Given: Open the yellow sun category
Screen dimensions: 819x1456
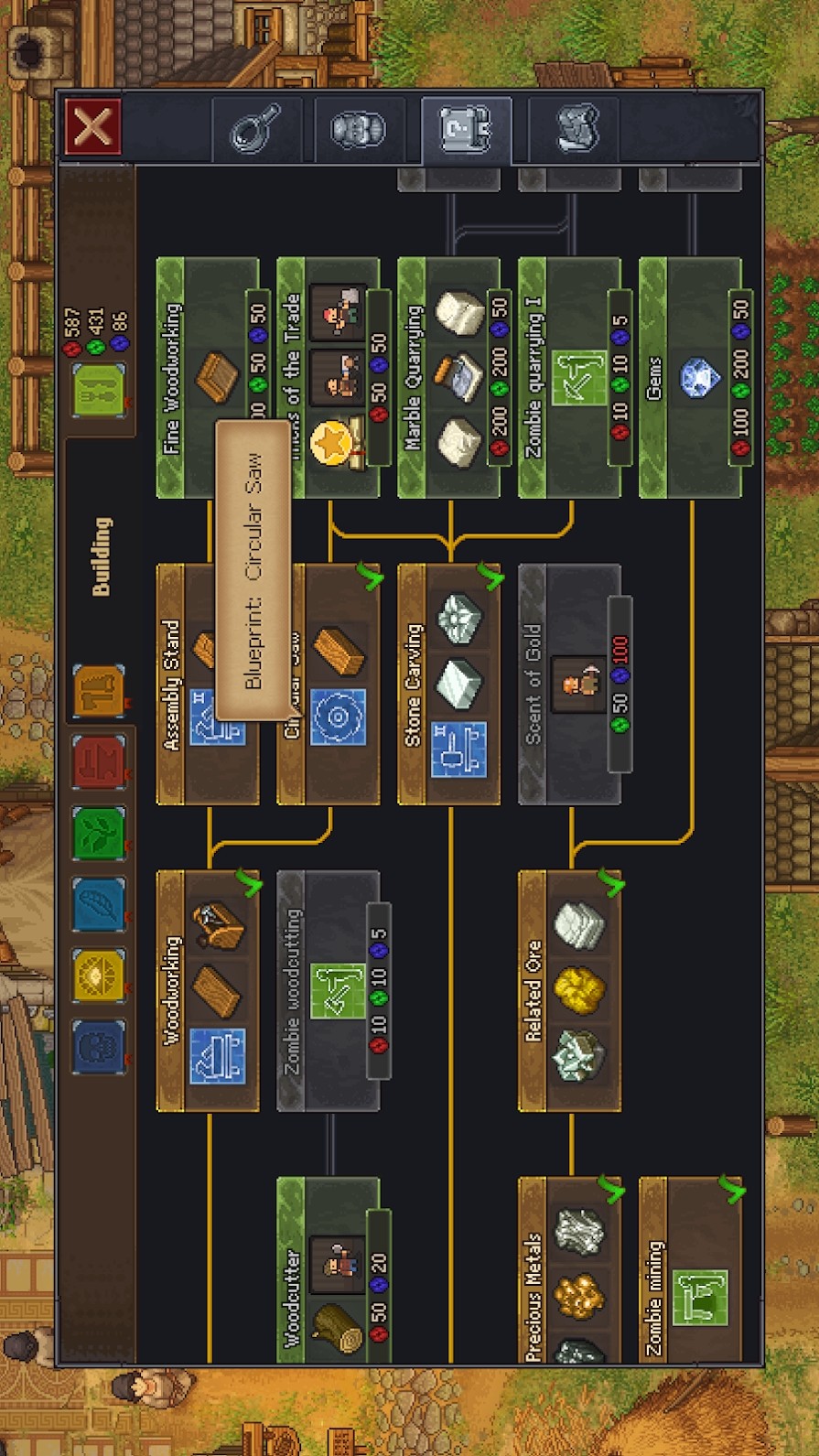Looking at the screenshot, I should click(x=99, y=975).
